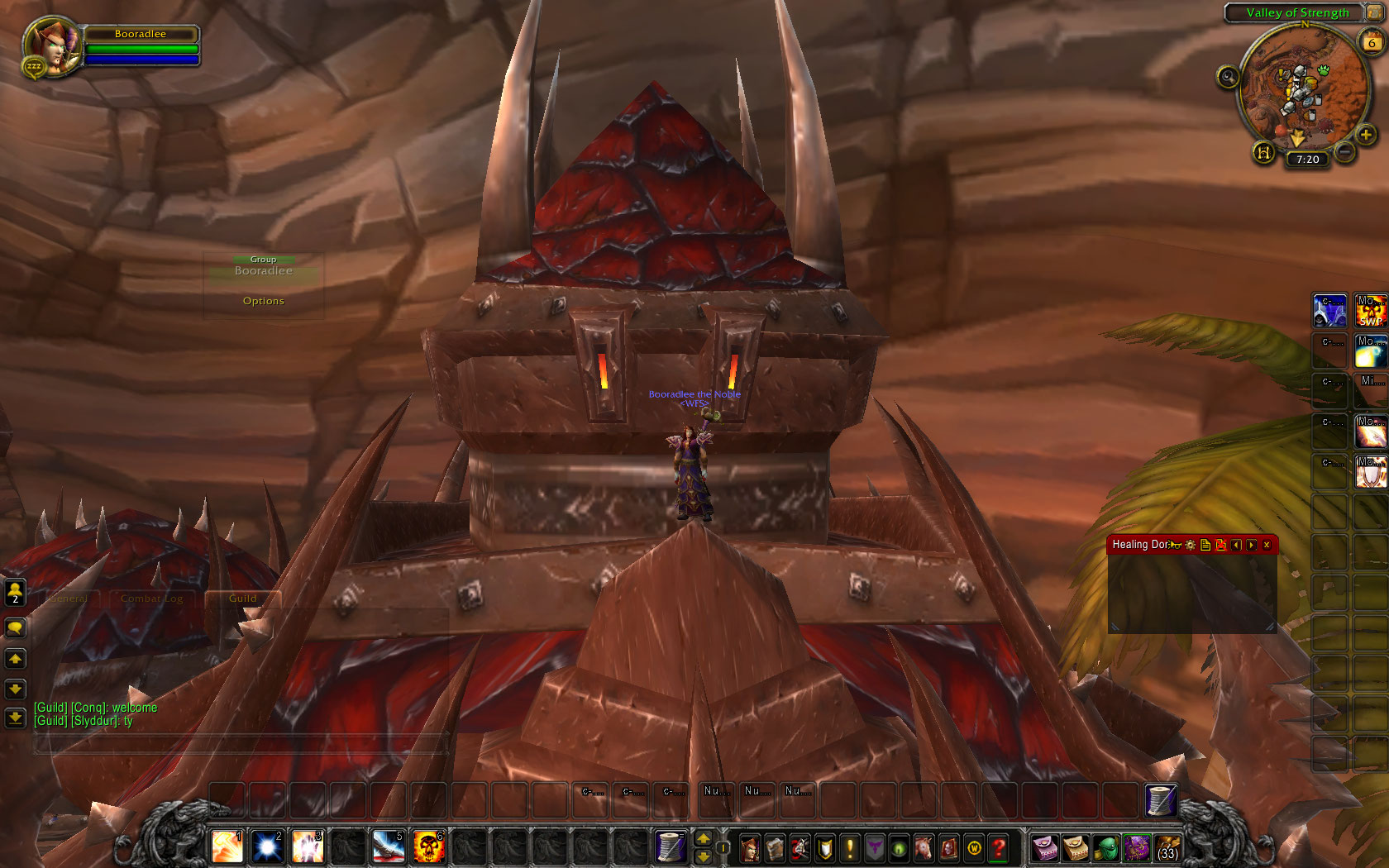Open Options in the group frame
This screenshot has width=1389, height=868.
(263, 301)
